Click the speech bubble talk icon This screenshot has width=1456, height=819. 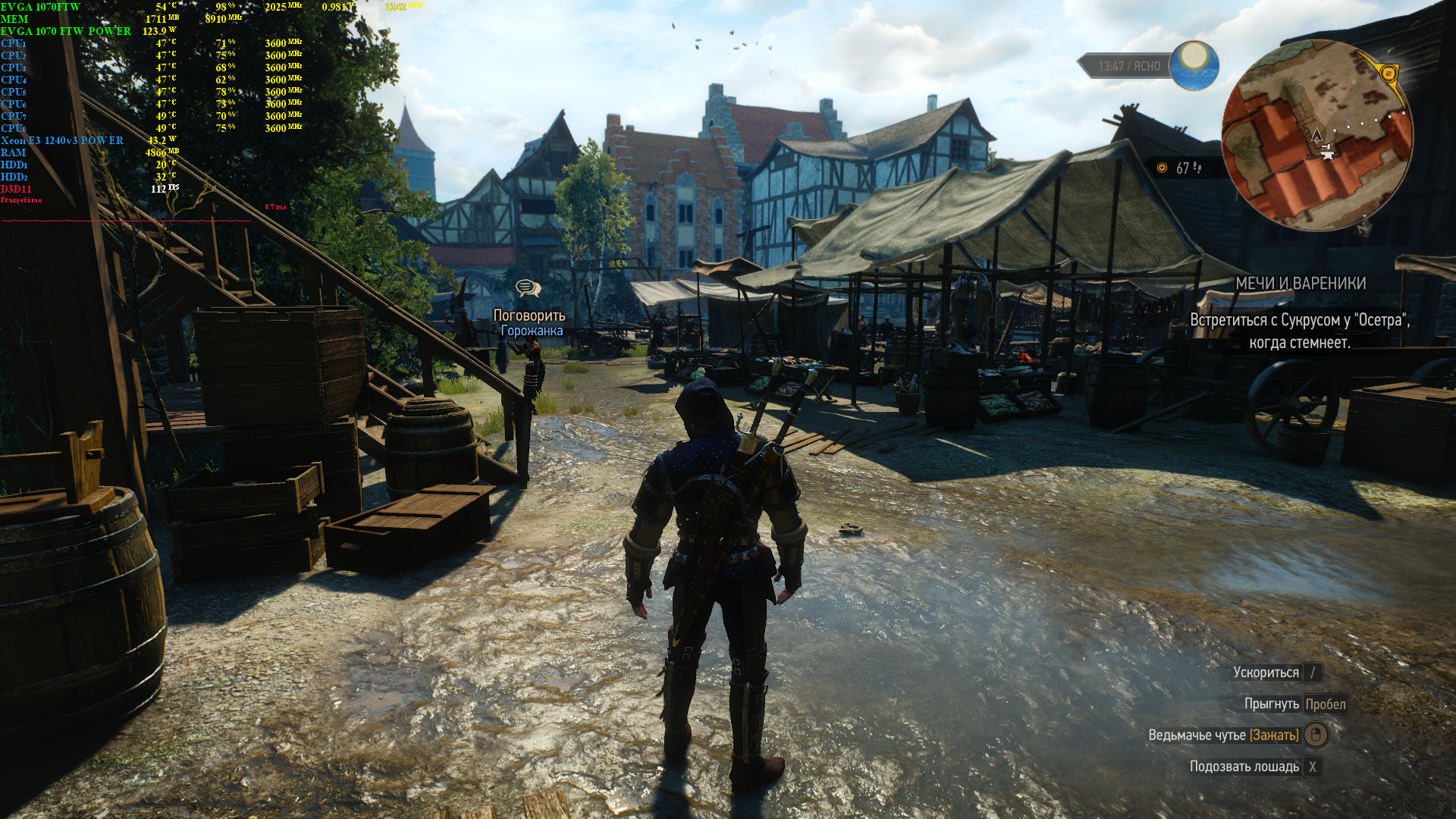(x=528, y=288)
